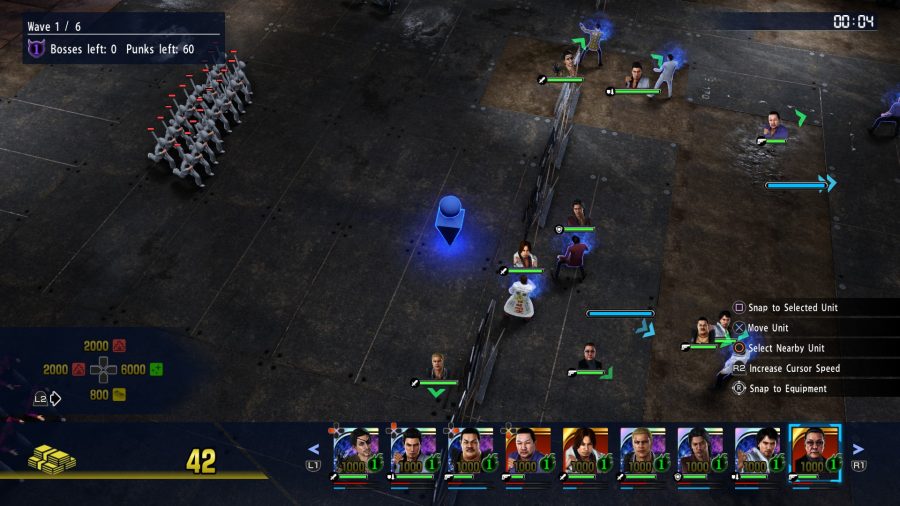Show previous units with the left roster arrow
This screenshot has height=506, width=900.
click(x=313, y=450)
